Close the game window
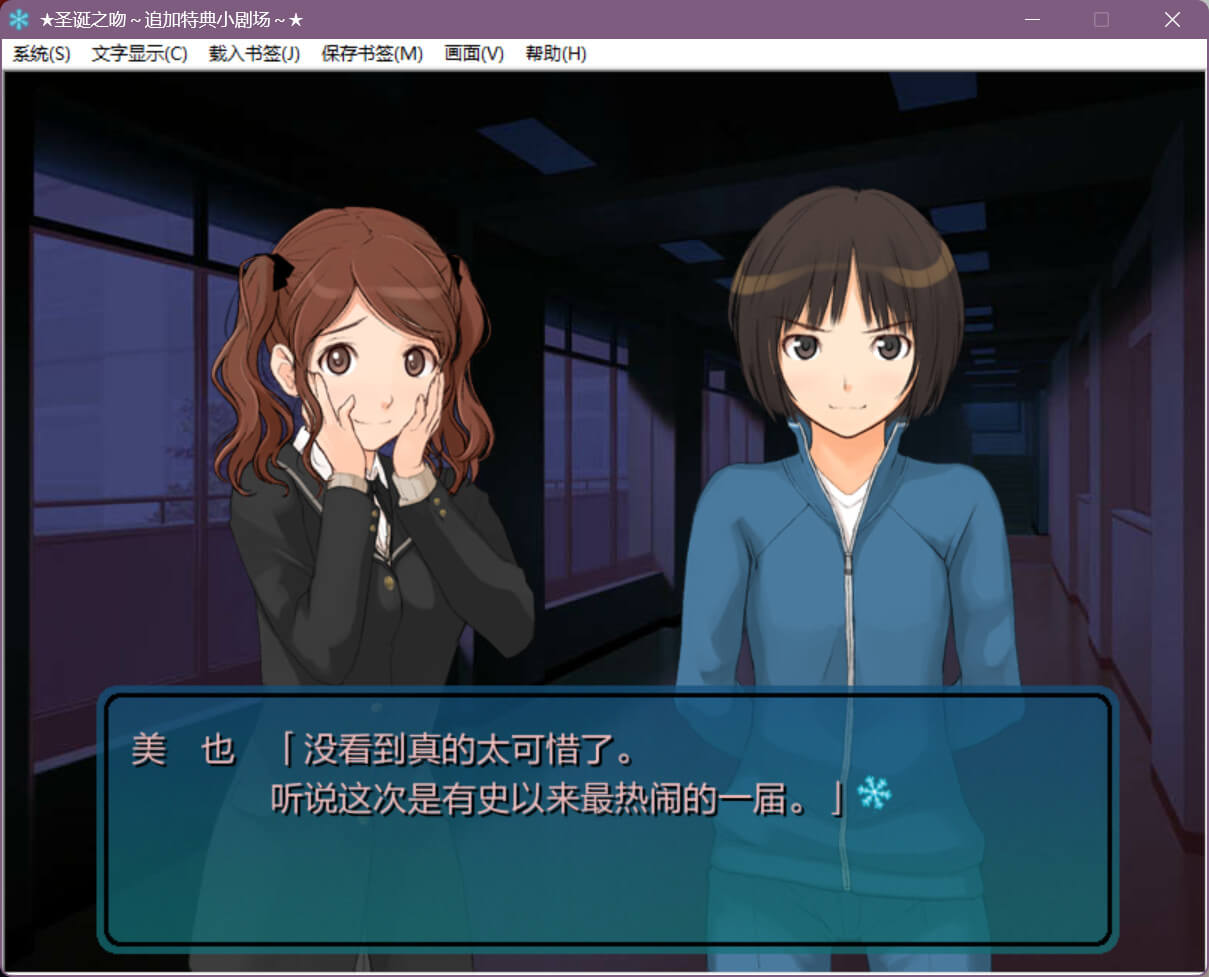 pyautogui.click(x=1172, y=19)
